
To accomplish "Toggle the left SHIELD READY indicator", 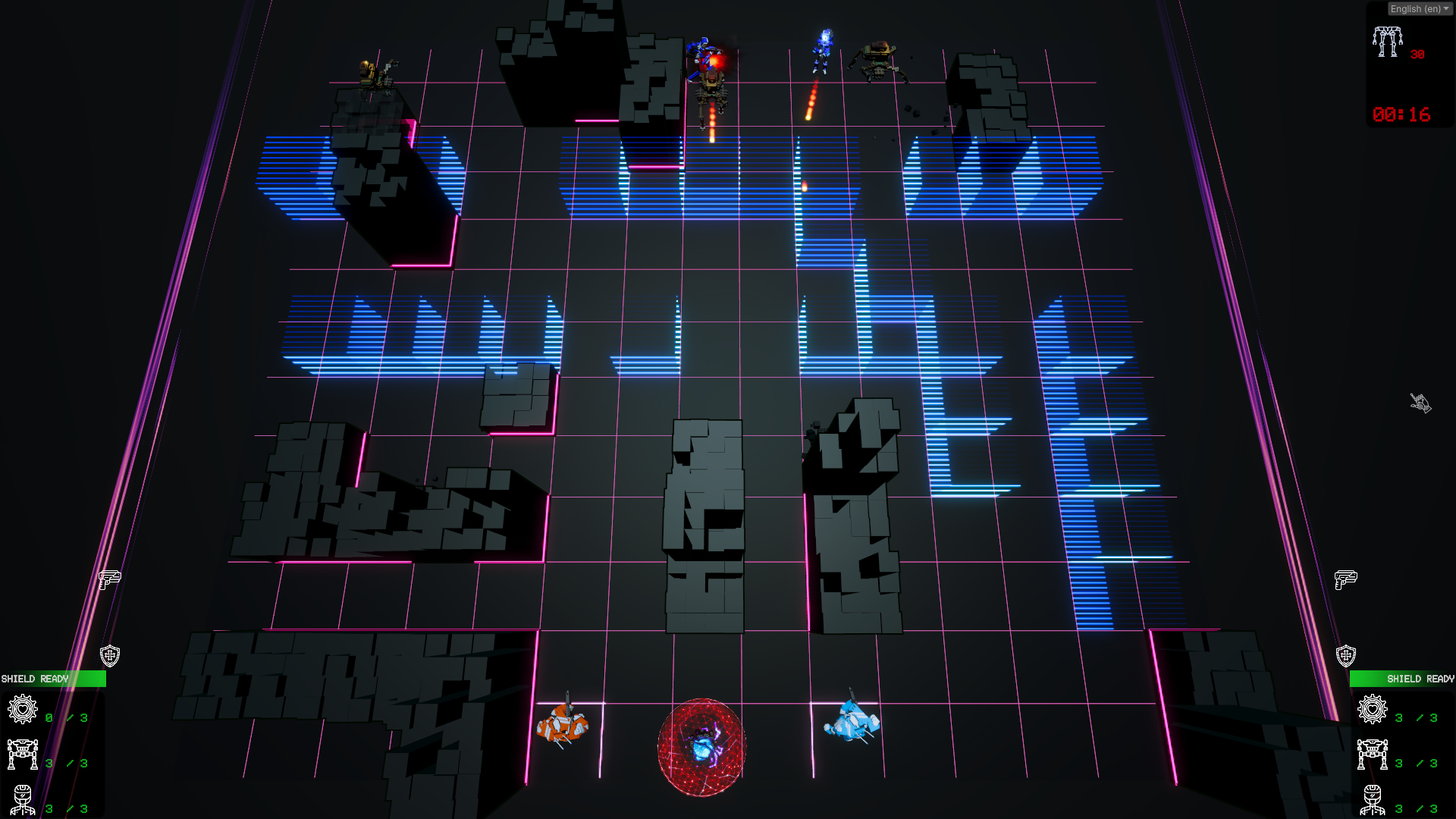I will click(x=53, y=679).
